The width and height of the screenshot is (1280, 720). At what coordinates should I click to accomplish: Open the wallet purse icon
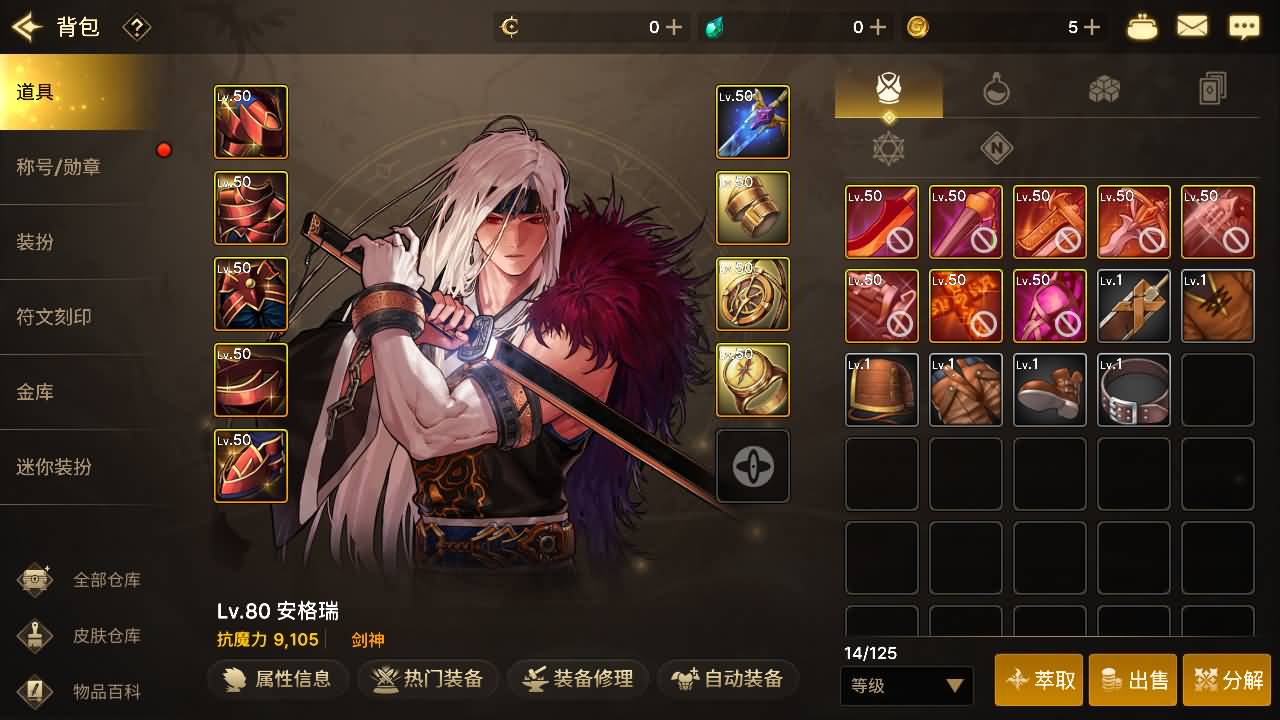click(1140, 26)
